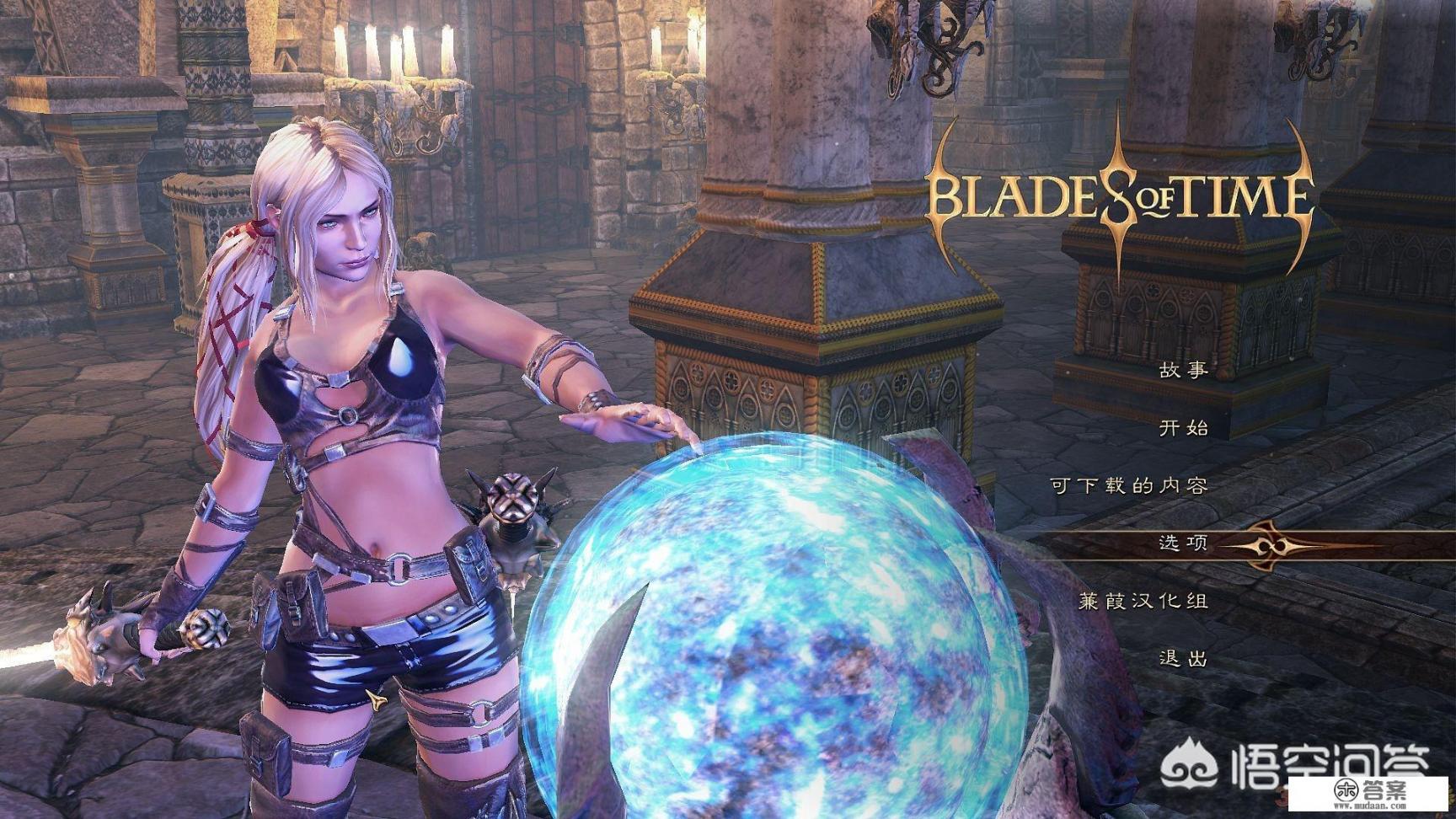1456x819 pixels.
Task: Choose the 选项 options entry
Action: point(1183,543)
